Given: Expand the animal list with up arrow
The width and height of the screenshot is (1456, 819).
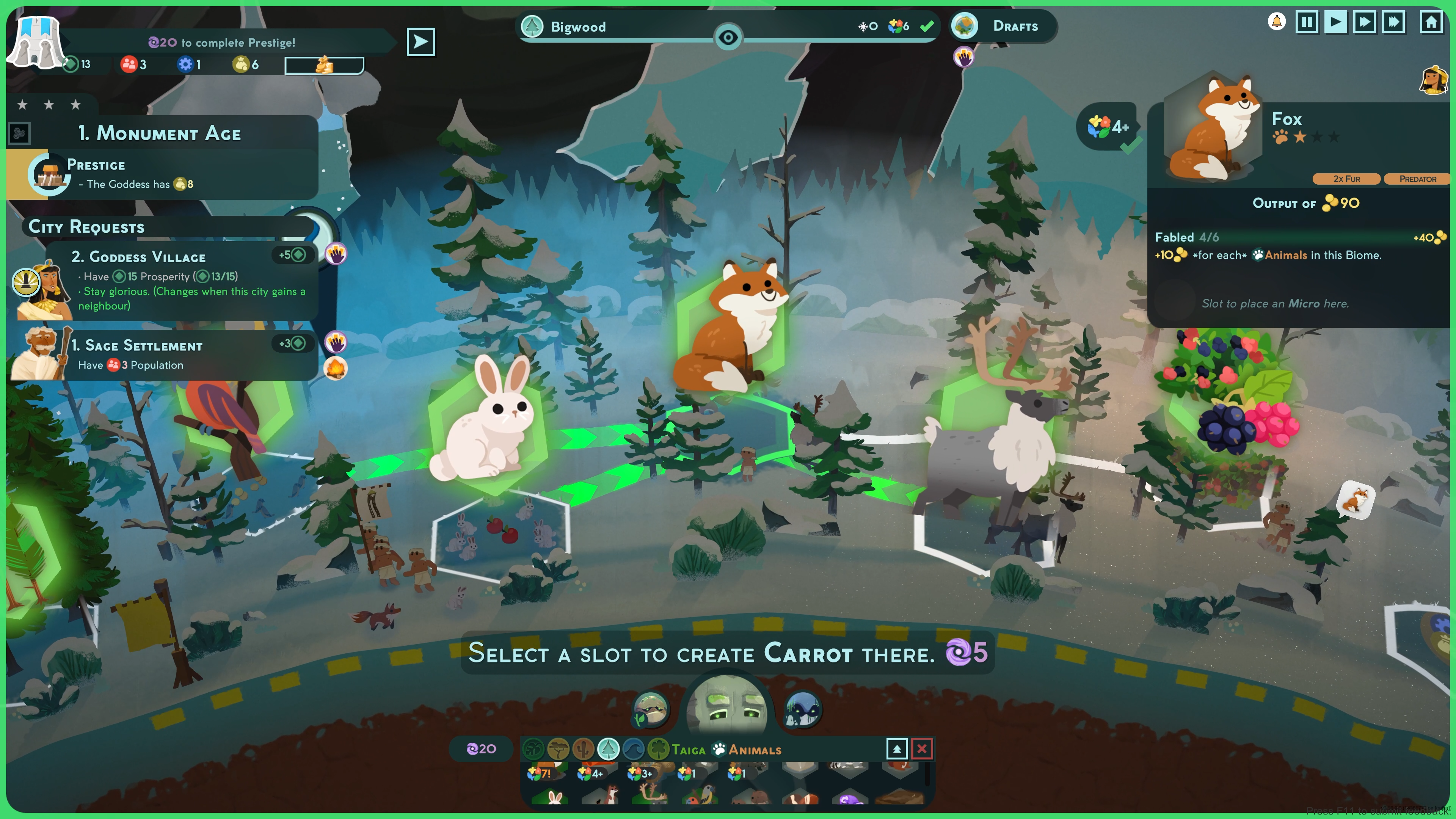Looking at the screenshot, I should pos(896,749).
